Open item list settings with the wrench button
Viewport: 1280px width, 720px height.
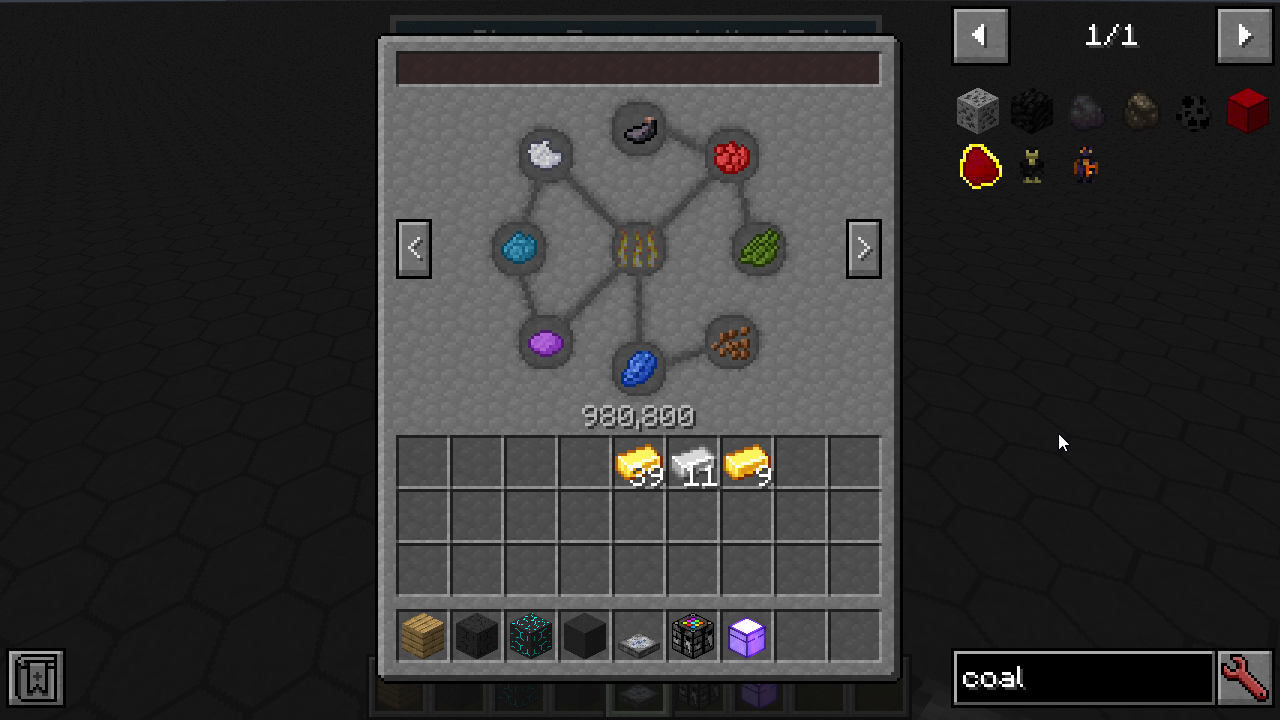(1245, 678)
